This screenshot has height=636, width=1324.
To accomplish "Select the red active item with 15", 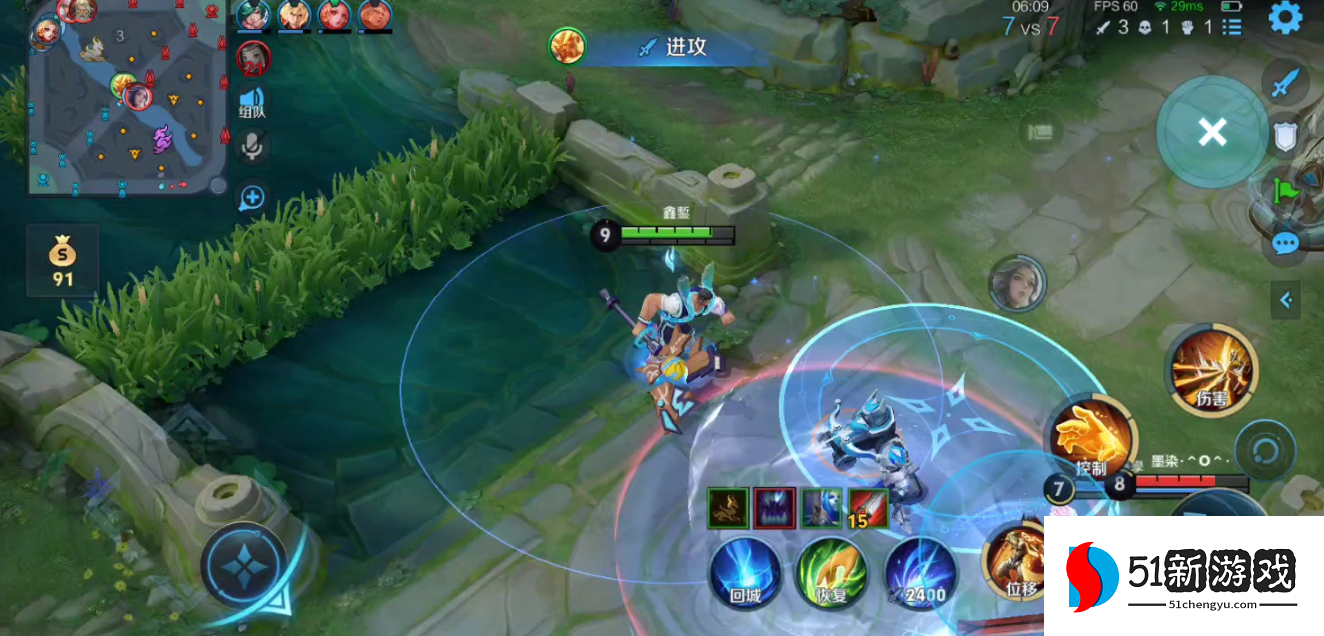I will [x=867, y=508].
